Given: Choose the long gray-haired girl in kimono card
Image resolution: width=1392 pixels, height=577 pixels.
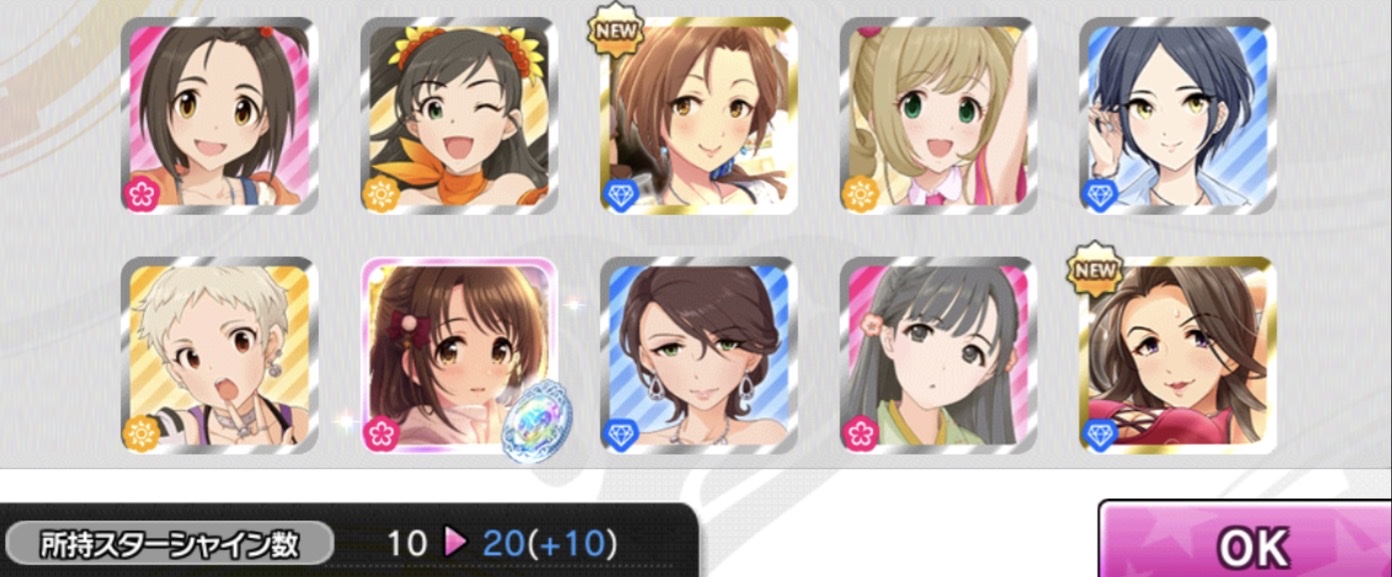Looking at the screenshot, I should click(x=938, y=356).
